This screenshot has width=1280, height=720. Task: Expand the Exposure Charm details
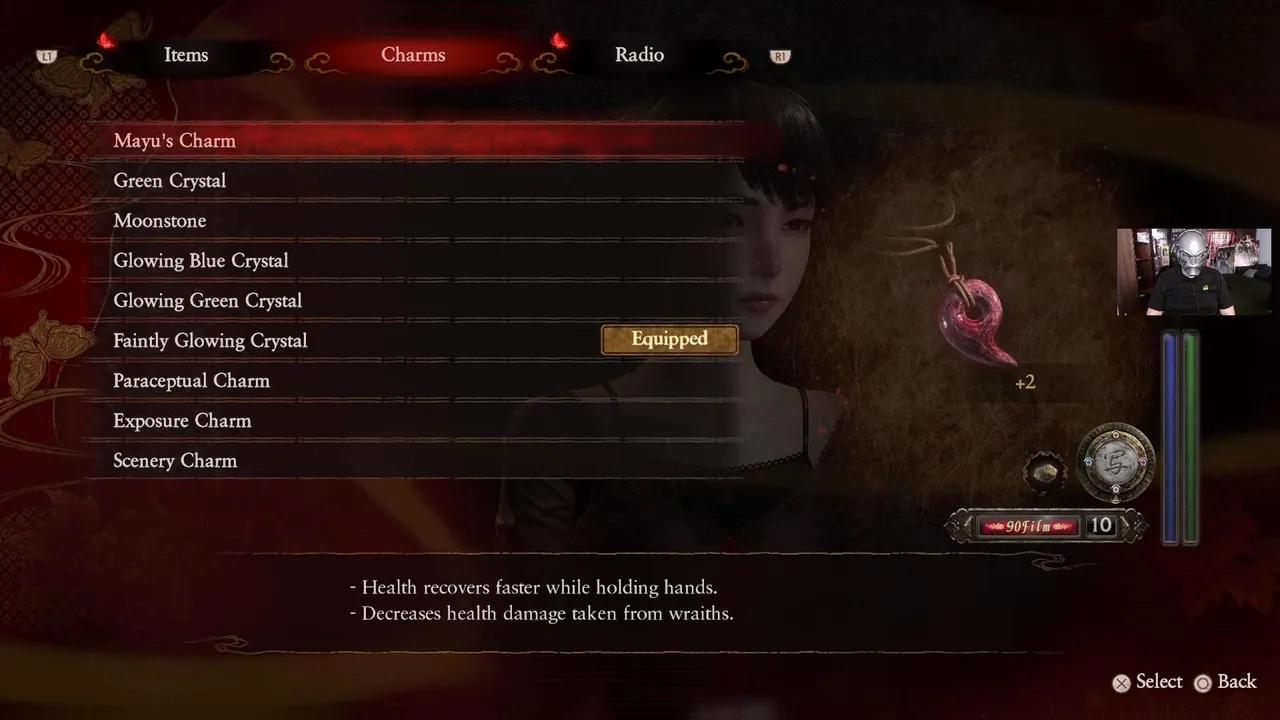tap(181, 420)
